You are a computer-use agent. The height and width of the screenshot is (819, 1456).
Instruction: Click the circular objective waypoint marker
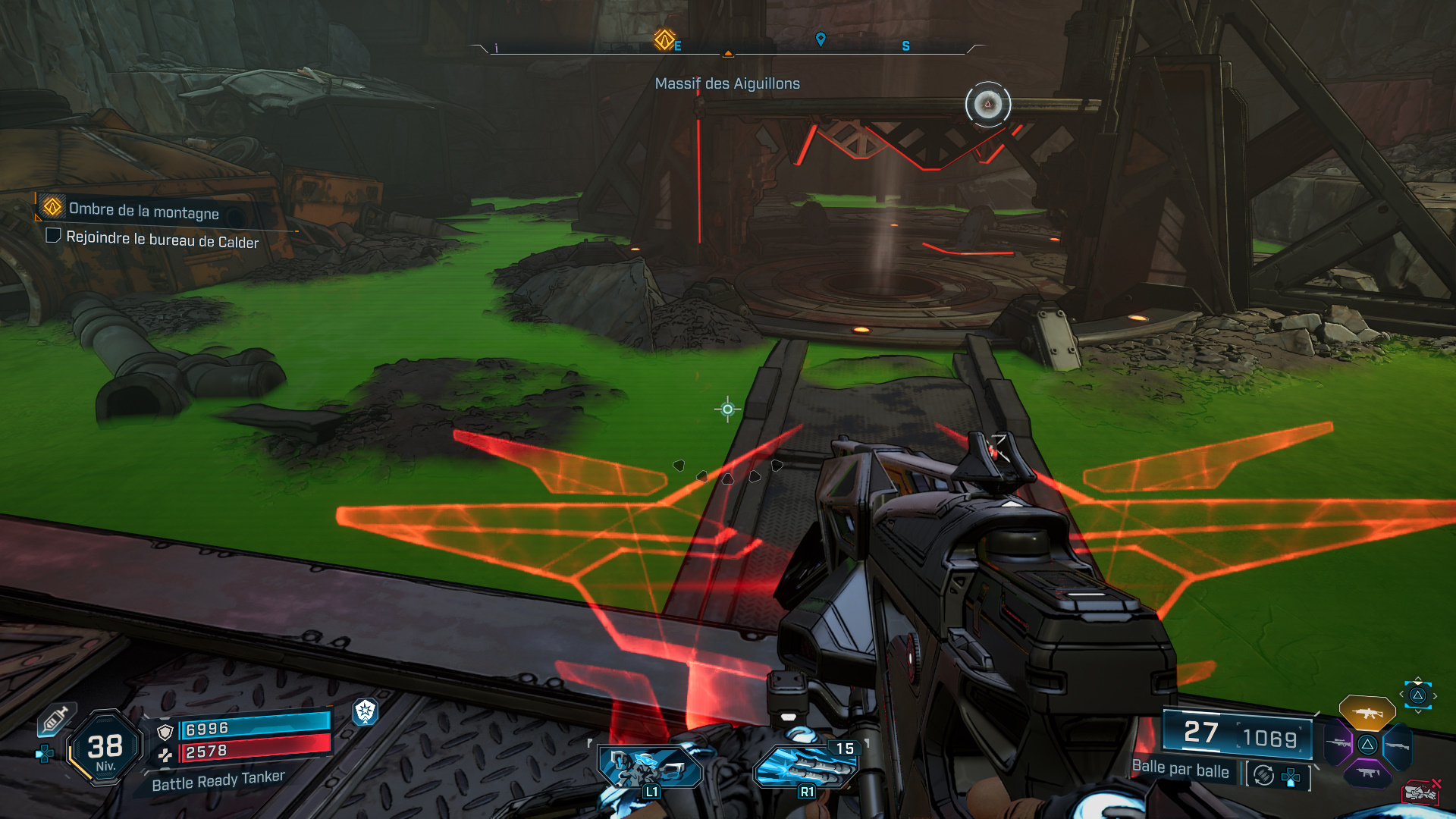click(987, 104)
